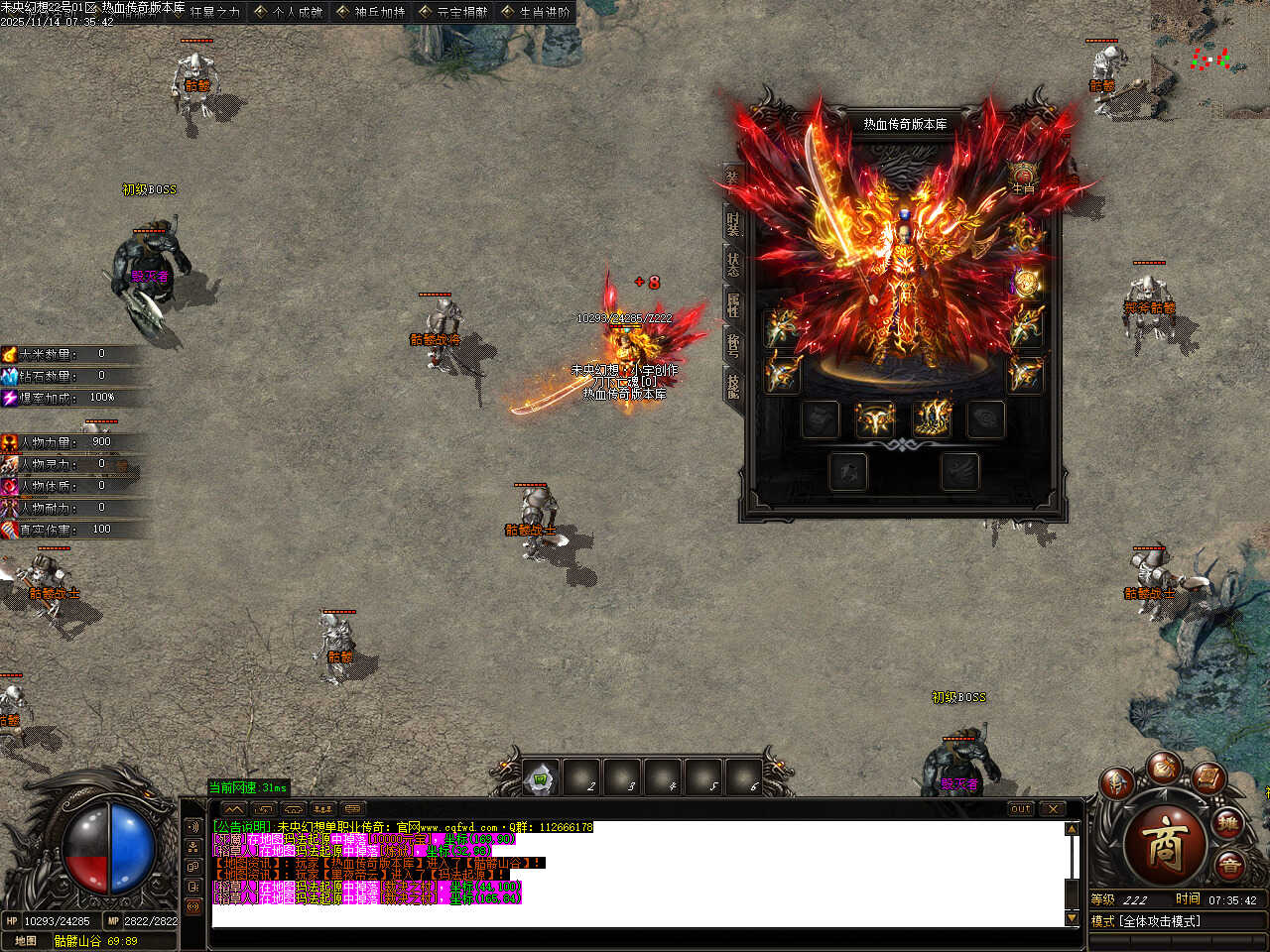Viewport: 1270px width, 952px height.
Task: Open the 神兵加持 menu
Action: click(x=371, y=12)
